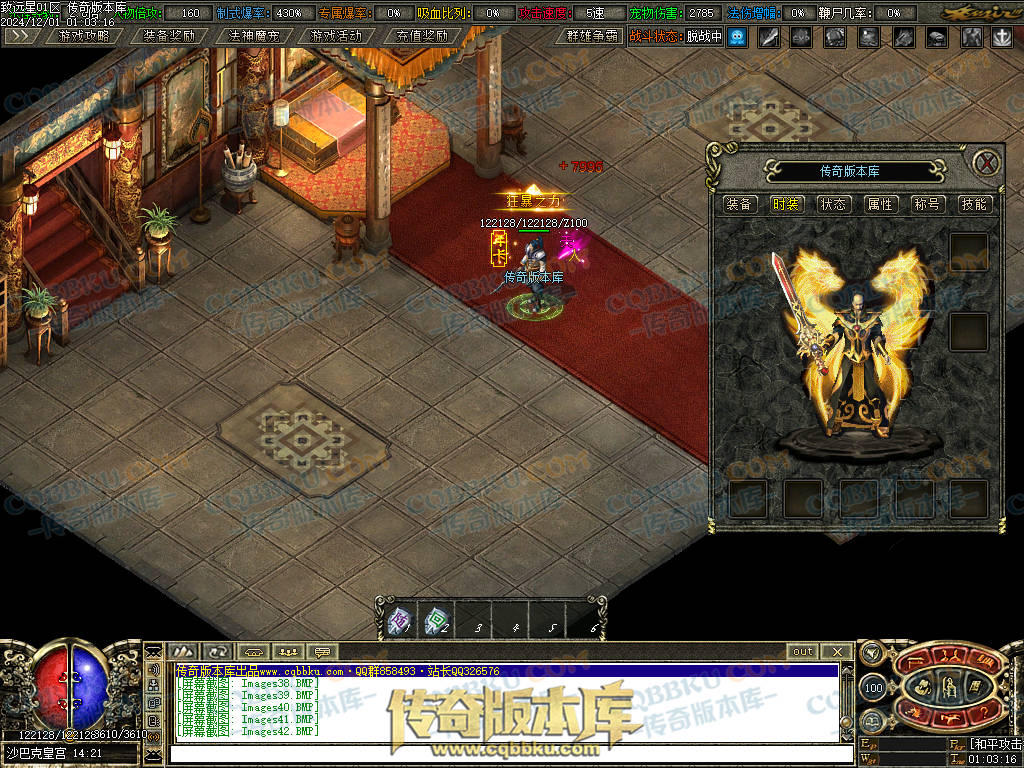Screen dimensions: 1024x768
Task: Use the second hotbar scroll item
Action: click(x=435, y=622)
